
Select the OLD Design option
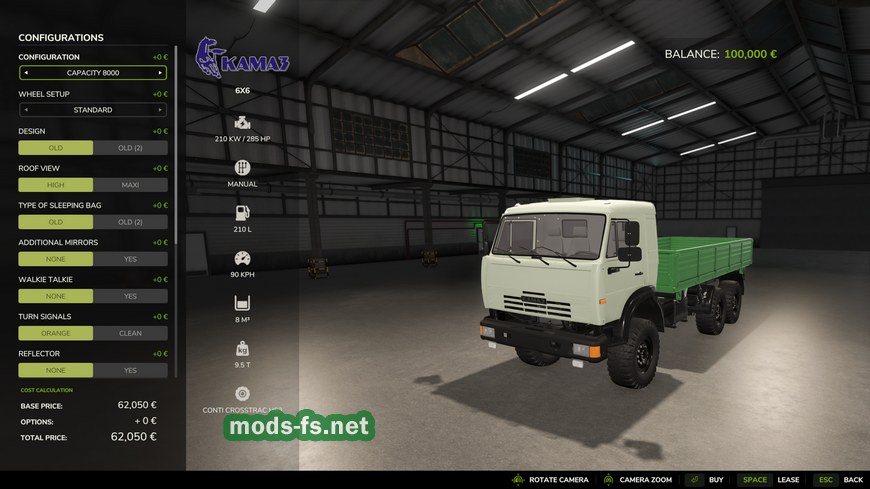56,148
